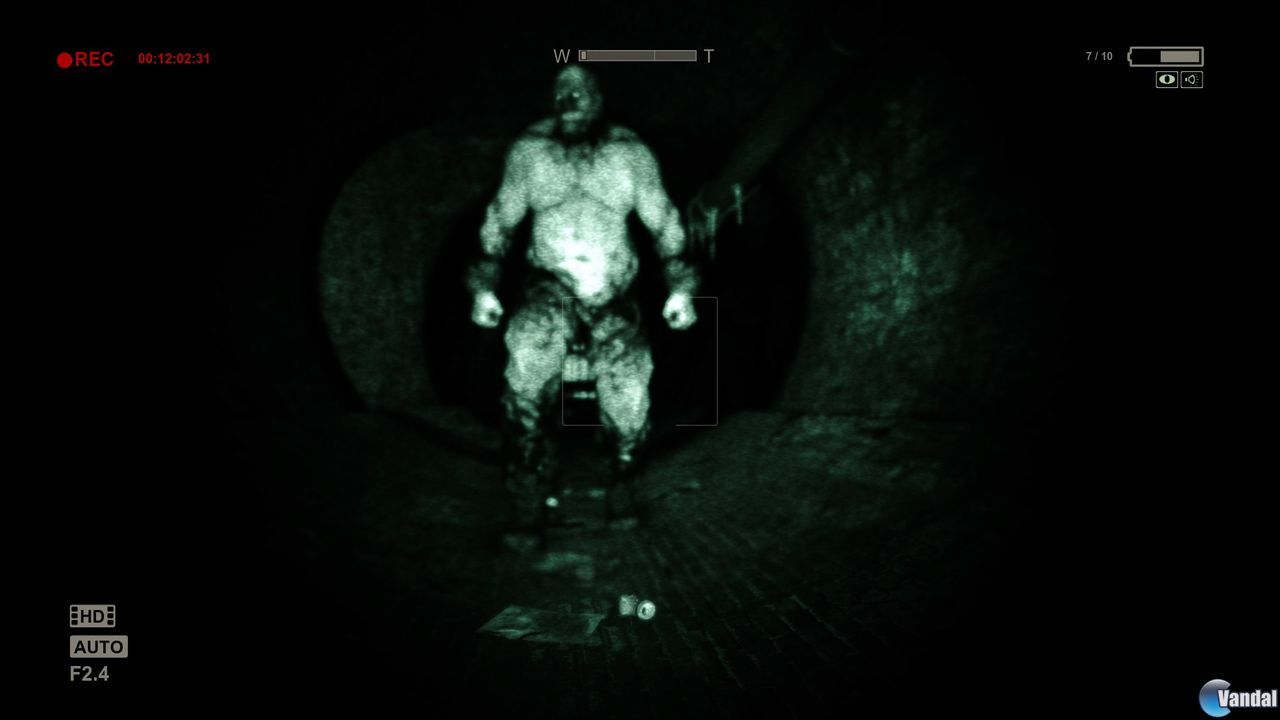Toggle night vision mode with the eye button
The image size is (1280, 720).
click(x=1166, y=80)
